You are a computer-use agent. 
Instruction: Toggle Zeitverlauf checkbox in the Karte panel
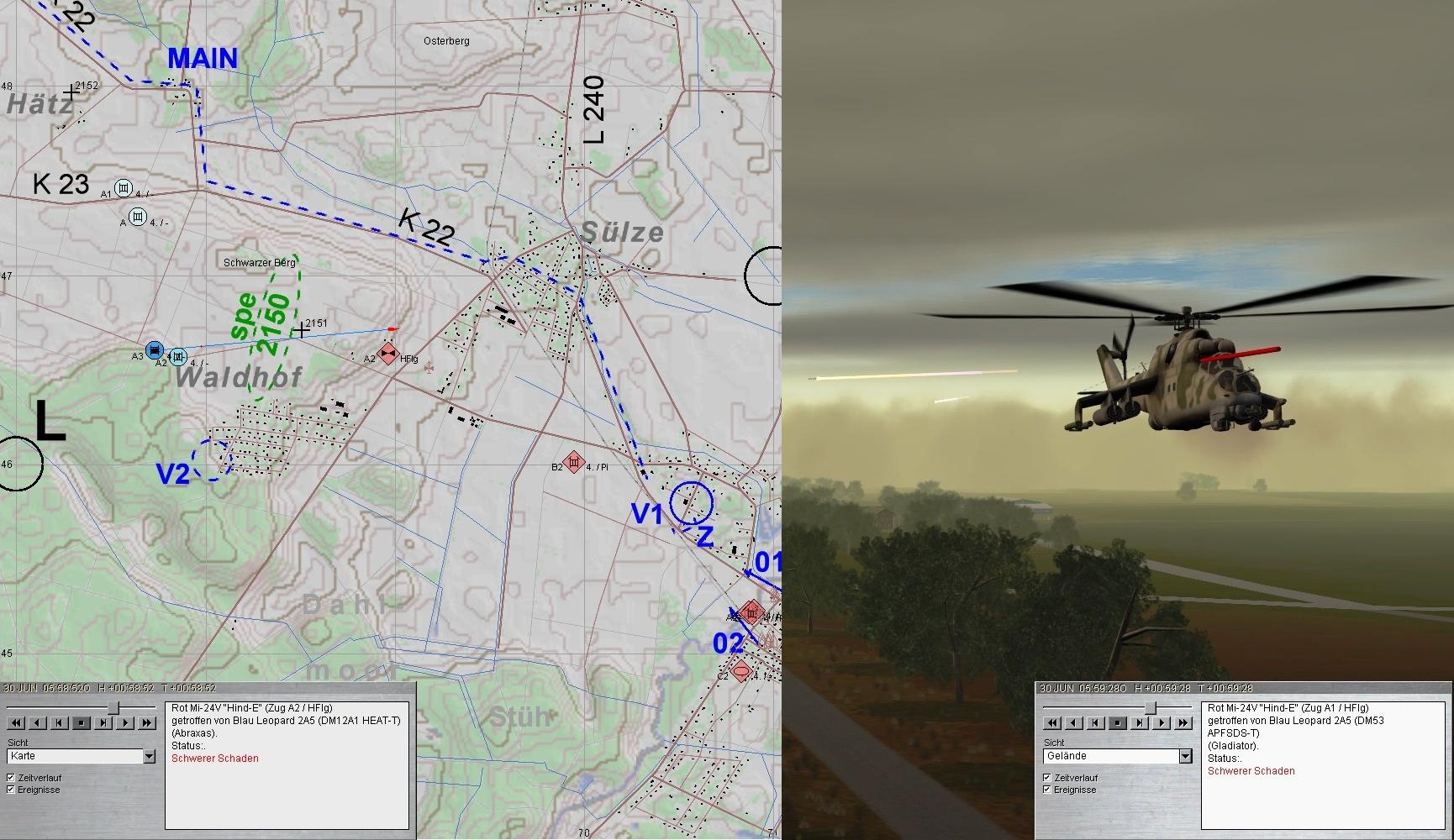(x=11, y=778)
